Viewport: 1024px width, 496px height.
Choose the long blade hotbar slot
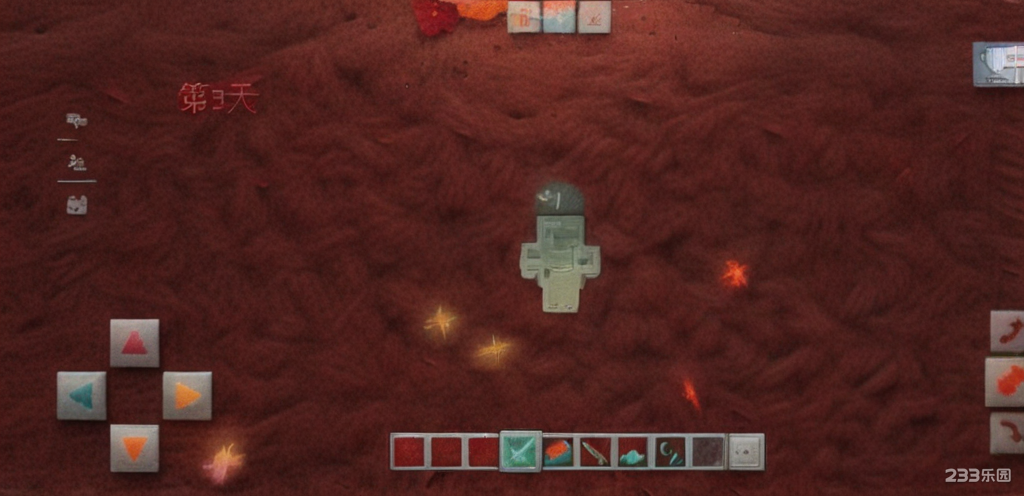[x=595, y=451]
